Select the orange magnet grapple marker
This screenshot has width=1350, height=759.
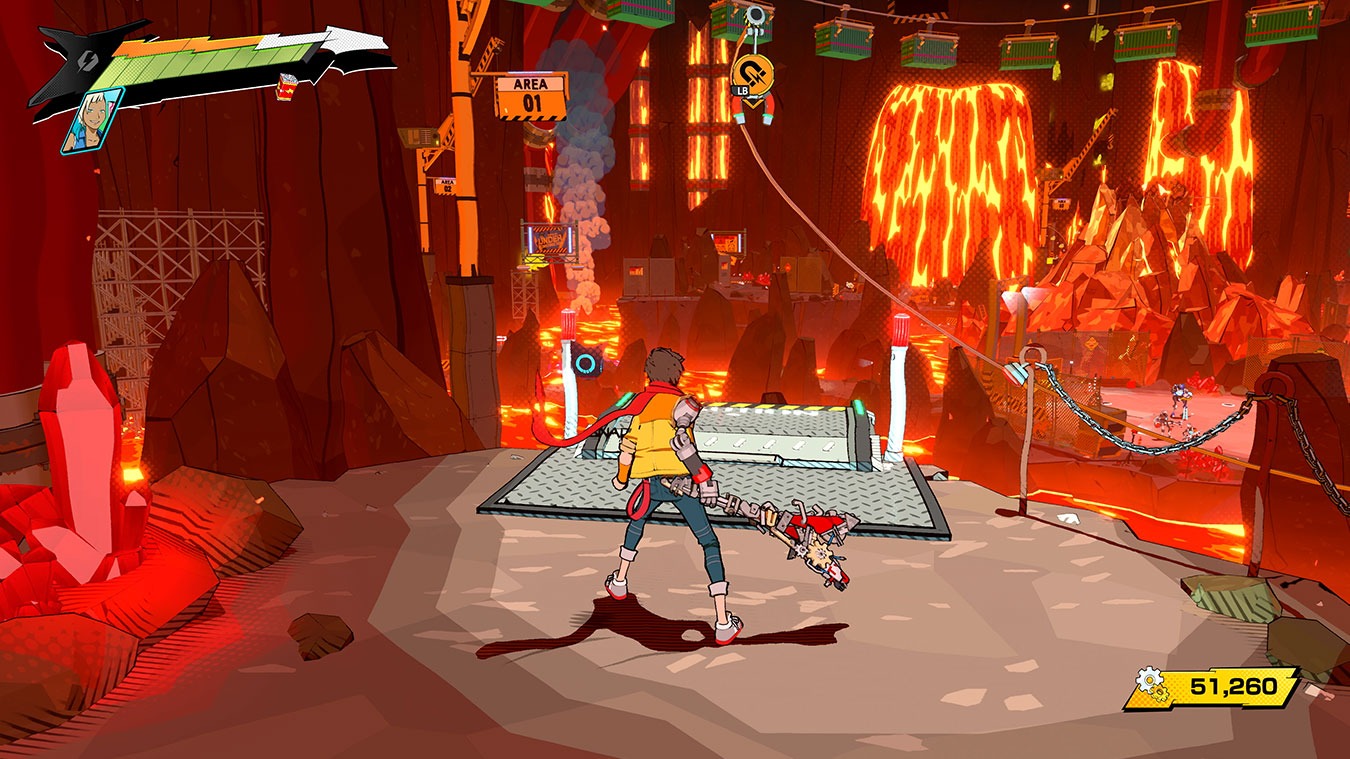752,73
